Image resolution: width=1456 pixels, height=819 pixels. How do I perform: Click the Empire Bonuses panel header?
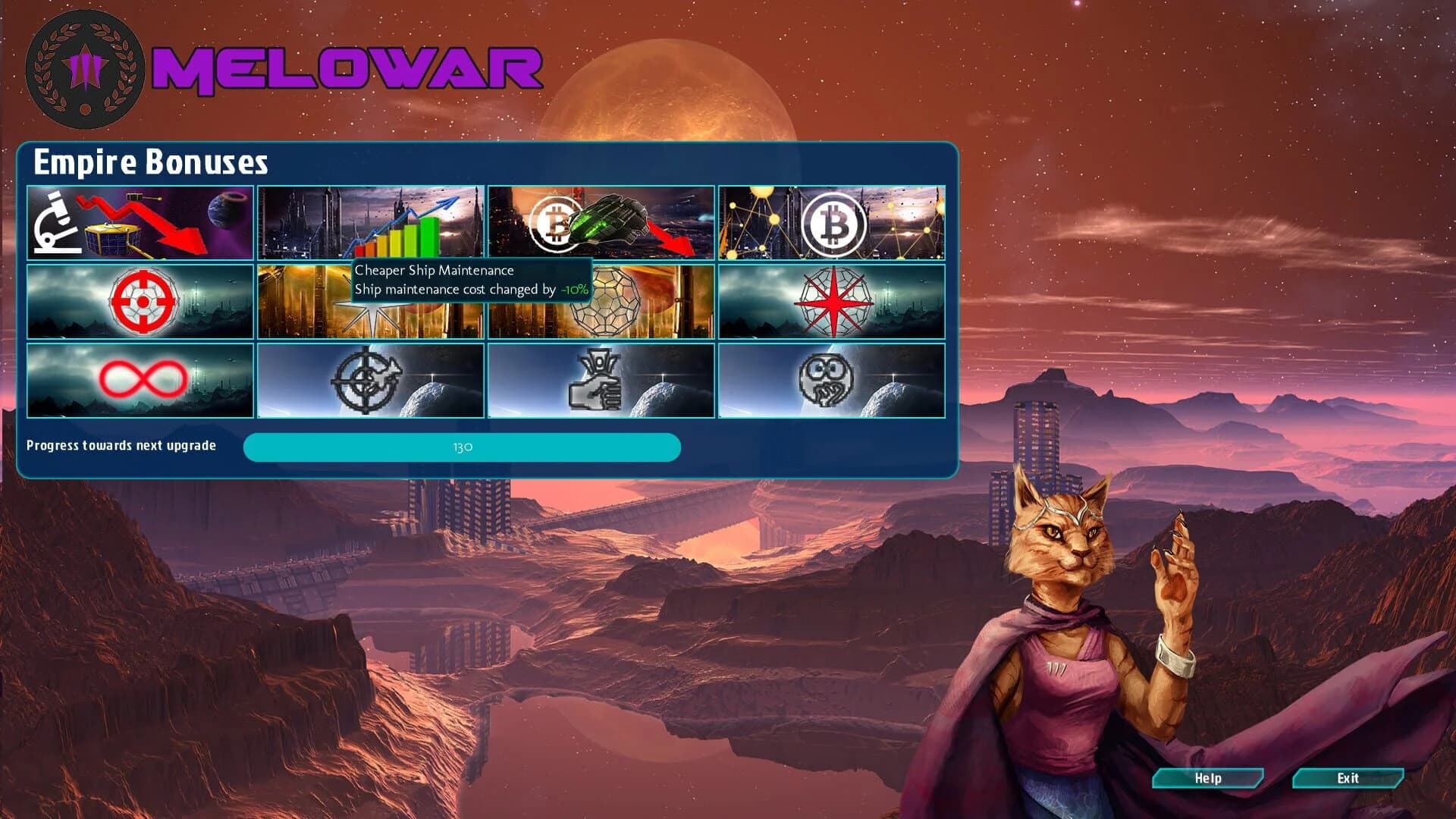[152, 161]
